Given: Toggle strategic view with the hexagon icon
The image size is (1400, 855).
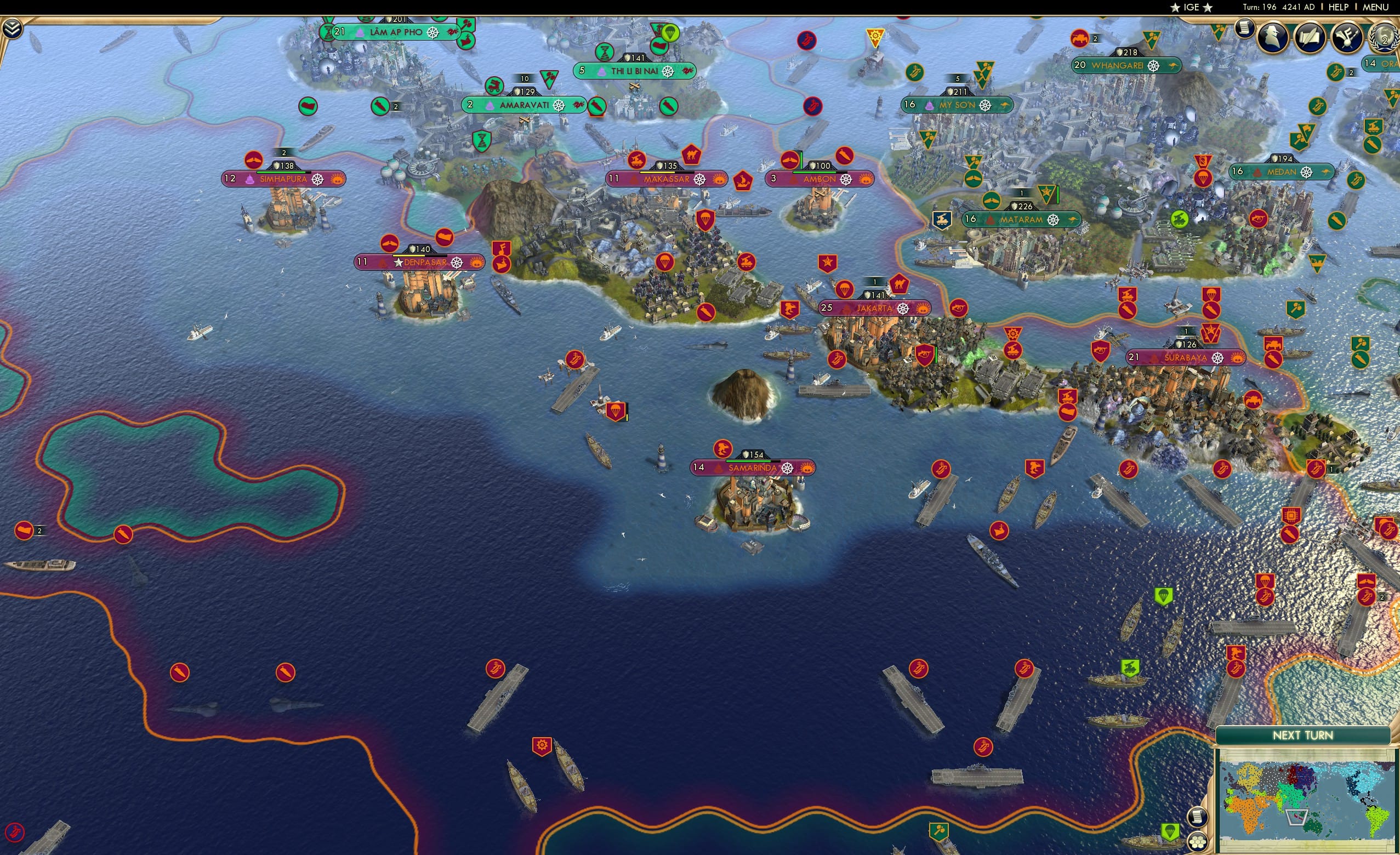Looking at the screenshot, I should click(x=1199, y=842).
